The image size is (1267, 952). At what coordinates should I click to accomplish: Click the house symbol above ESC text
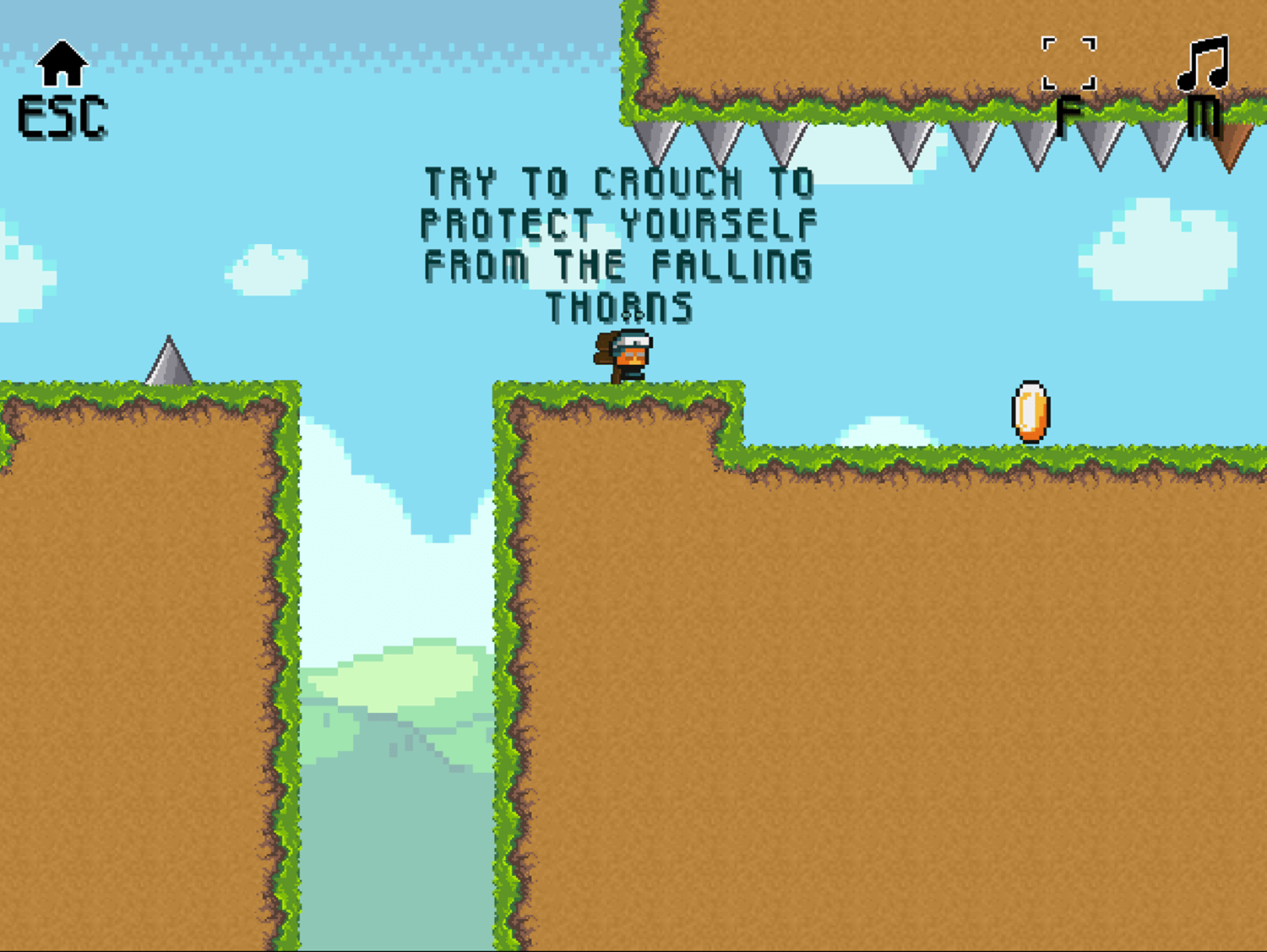tap(63, 63)
